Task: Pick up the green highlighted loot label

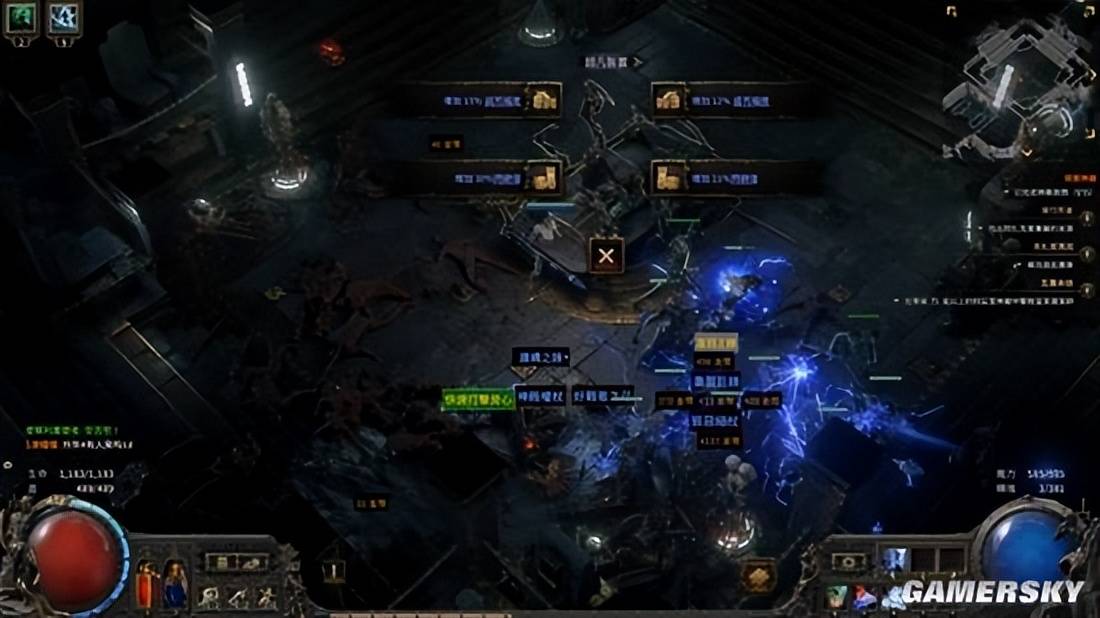Action: point(478,399)
